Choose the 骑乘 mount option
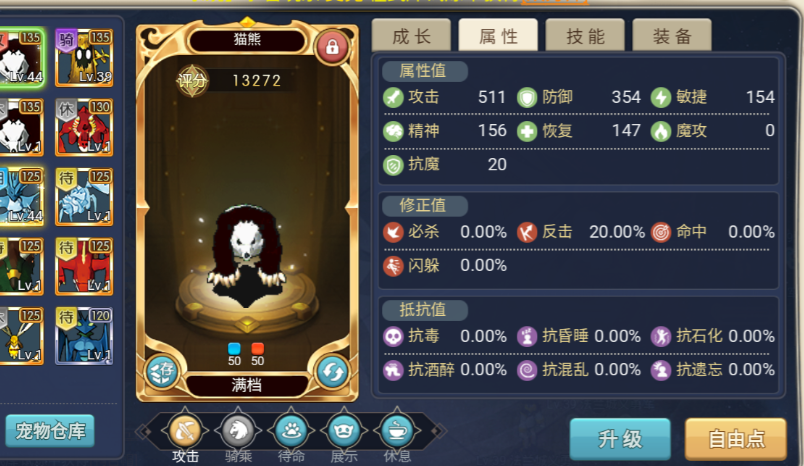This screenshot has width=804, height=466. 238,431
